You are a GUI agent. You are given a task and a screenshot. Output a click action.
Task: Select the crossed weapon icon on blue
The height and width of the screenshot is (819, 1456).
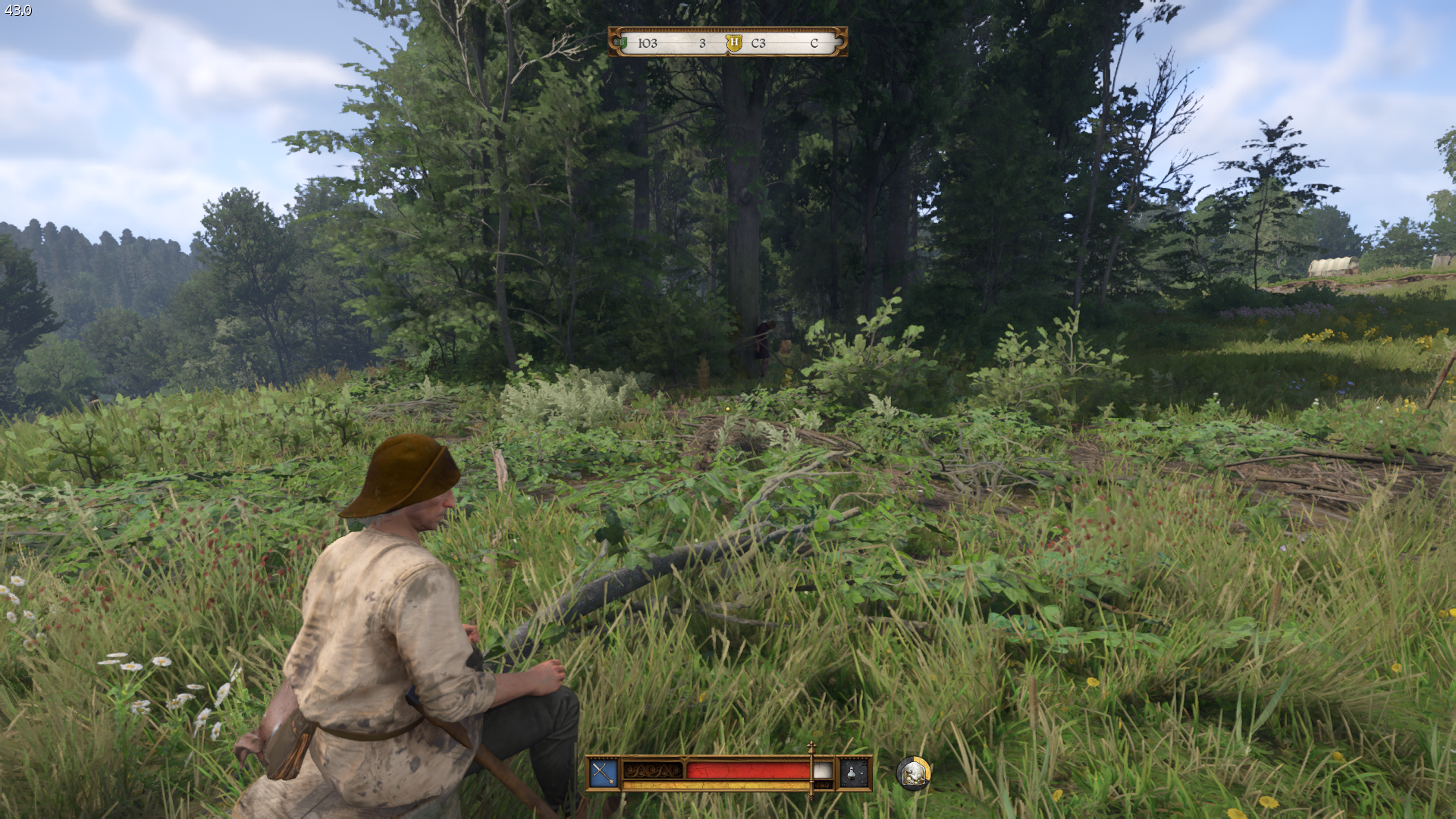(x=603, y=773)
